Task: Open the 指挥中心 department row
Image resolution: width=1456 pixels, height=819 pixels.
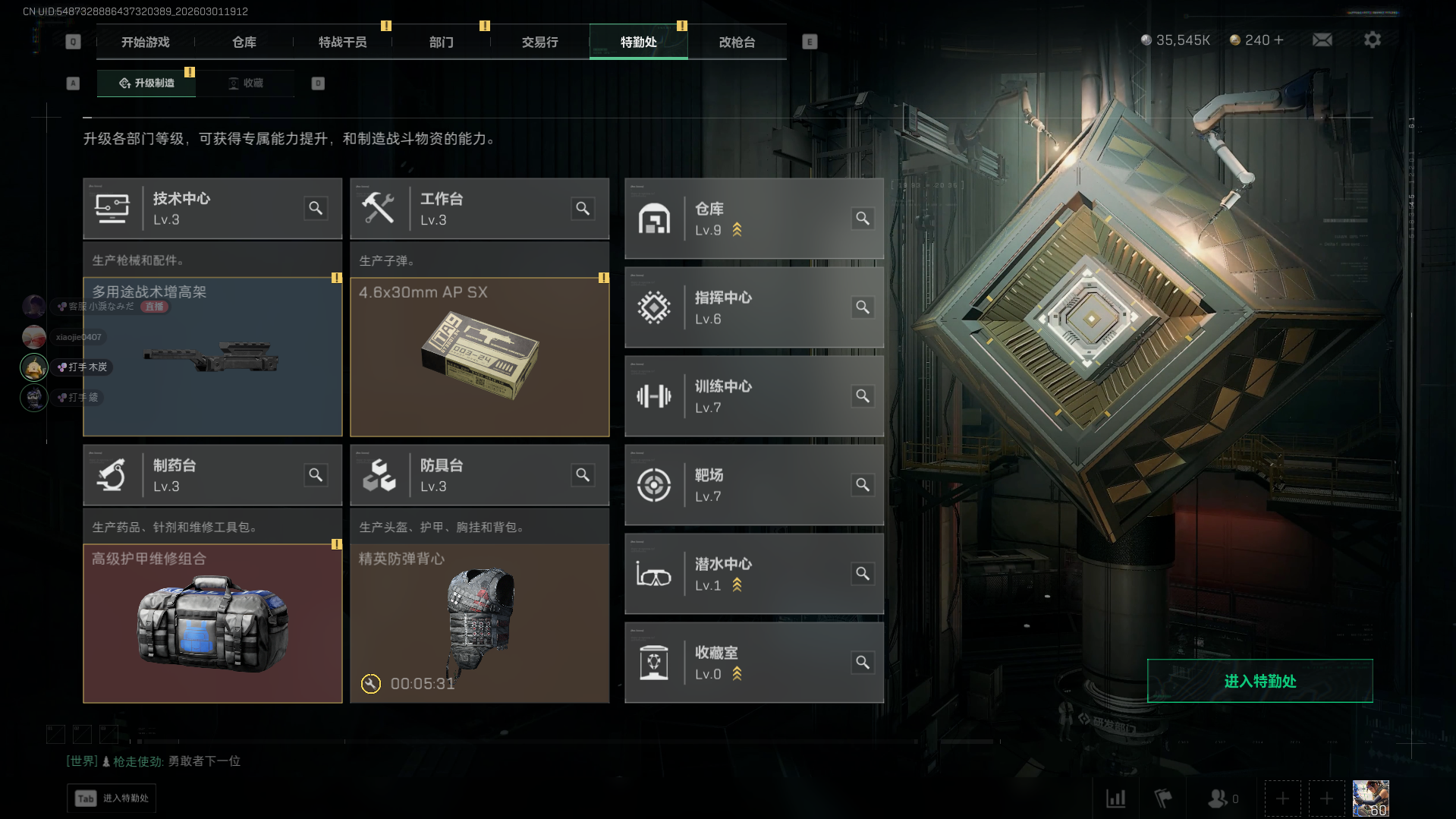Action: (x=753, y=307)
